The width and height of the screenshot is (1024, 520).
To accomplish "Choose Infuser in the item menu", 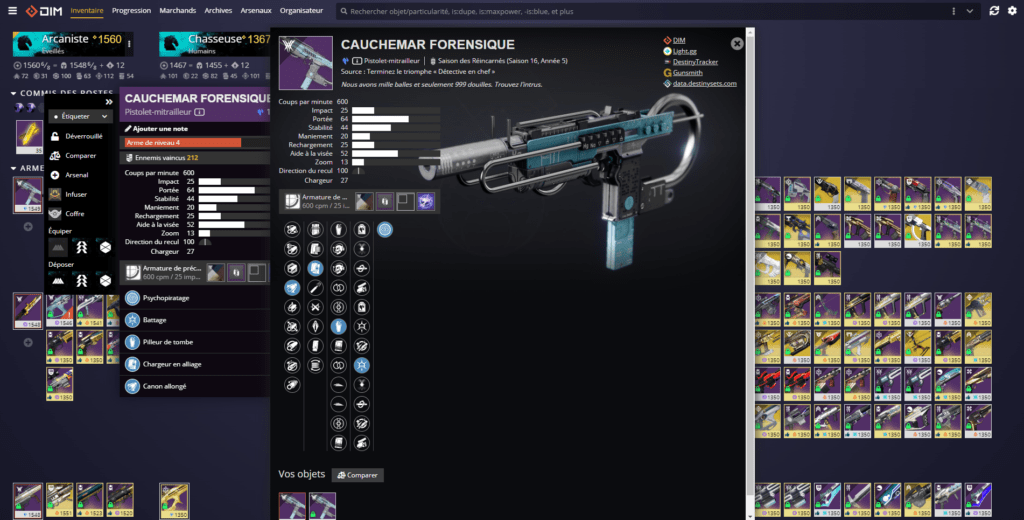I will 76,194.
